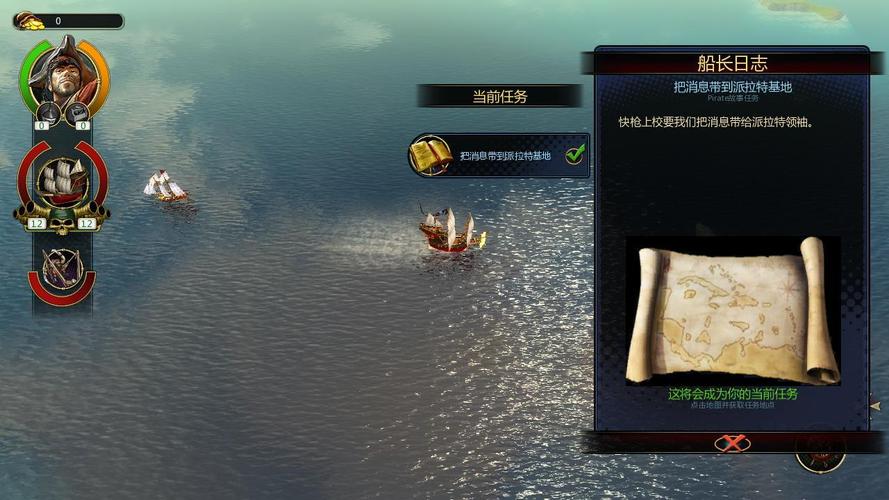889x500 pixels.
Task: Select the sailing ship status icon
Action: [x=61, y=181]
